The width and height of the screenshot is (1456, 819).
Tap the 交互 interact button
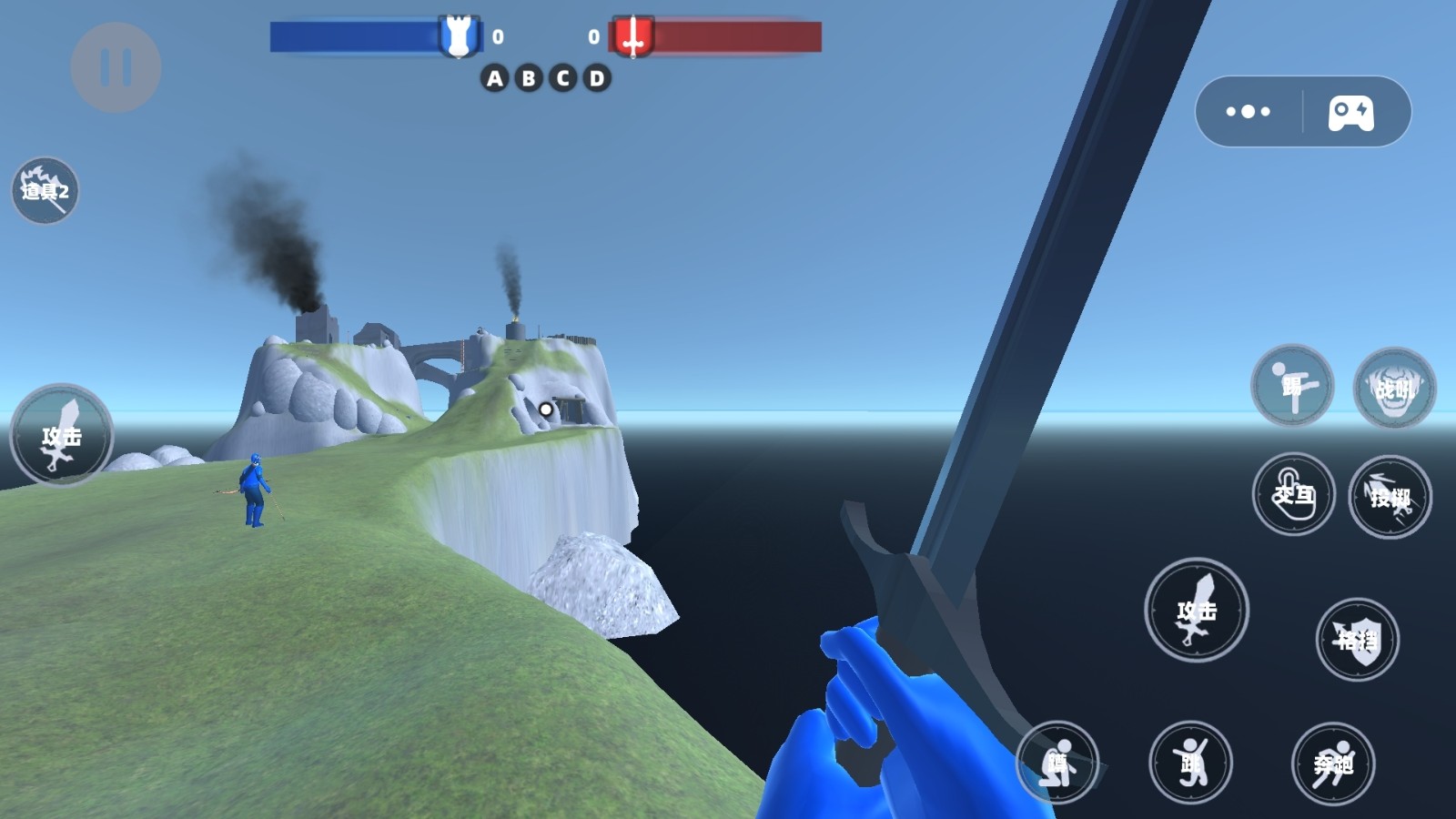[x=1293, y=494]
